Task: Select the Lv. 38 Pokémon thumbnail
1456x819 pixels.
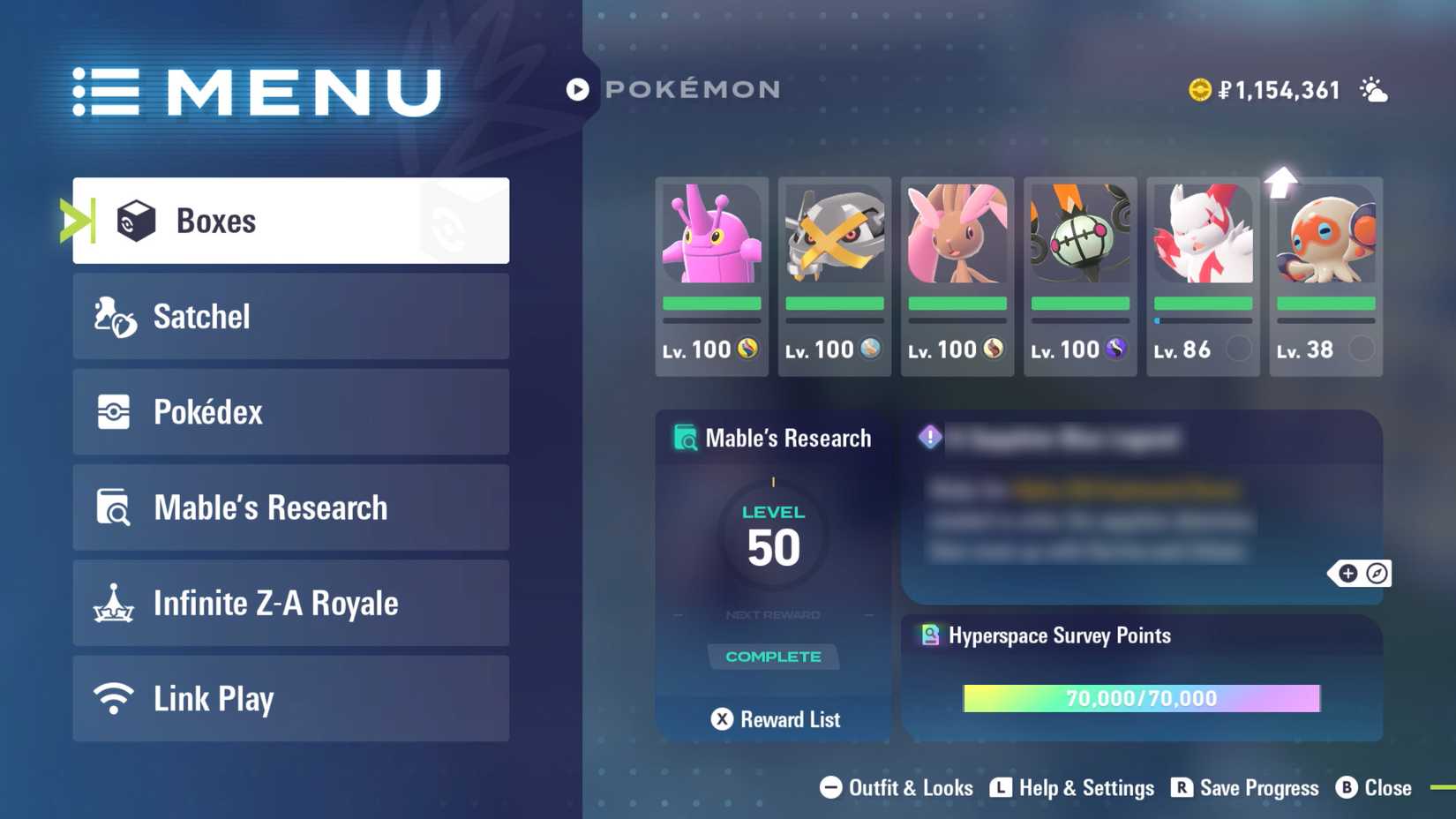Action: (x=1325, y=265)
